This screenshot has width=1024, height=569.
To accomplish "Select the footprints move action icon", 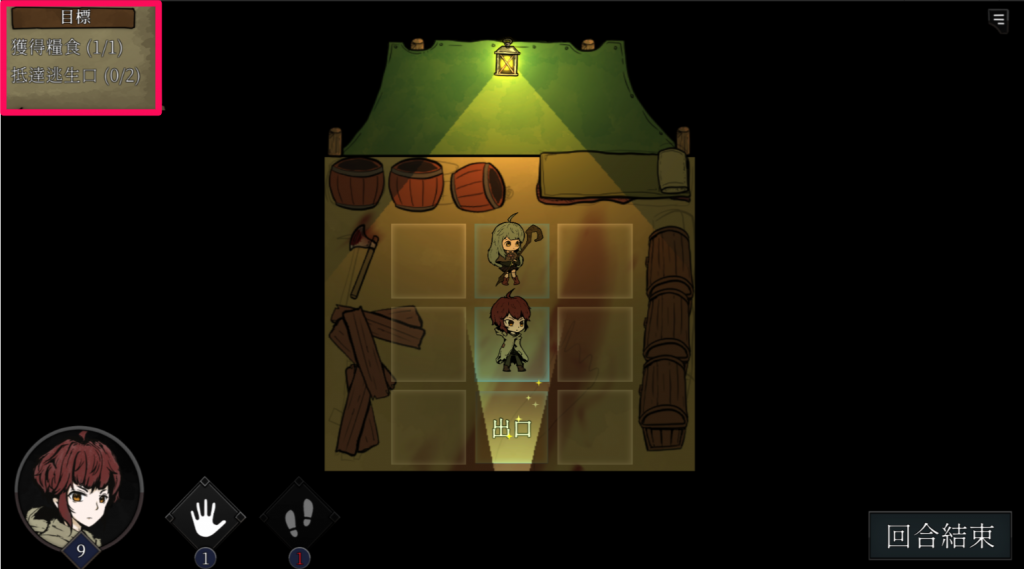I will (x=299, y=516).
